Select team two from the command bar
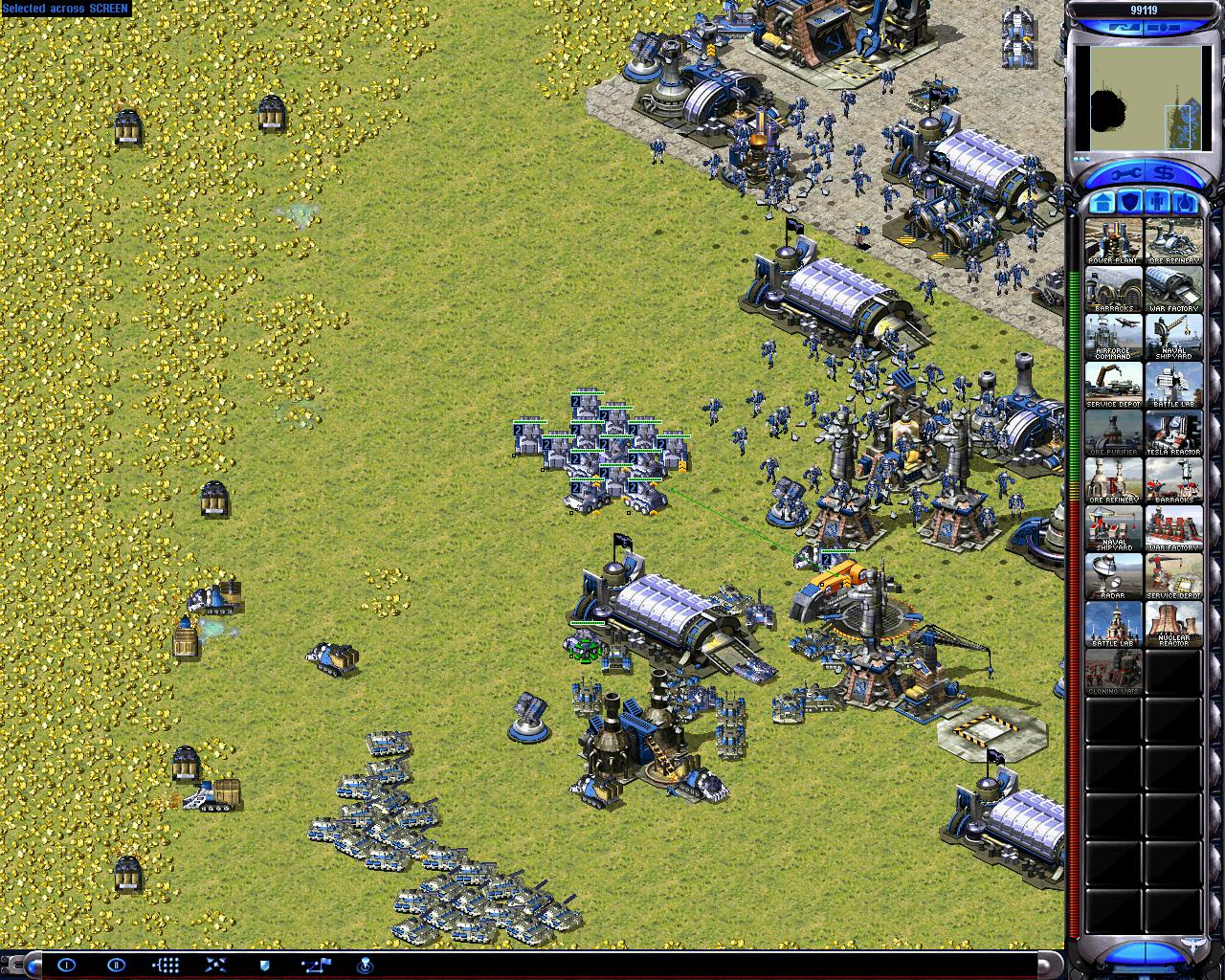This screenshot has width=1225, height=980. point(116,965)
